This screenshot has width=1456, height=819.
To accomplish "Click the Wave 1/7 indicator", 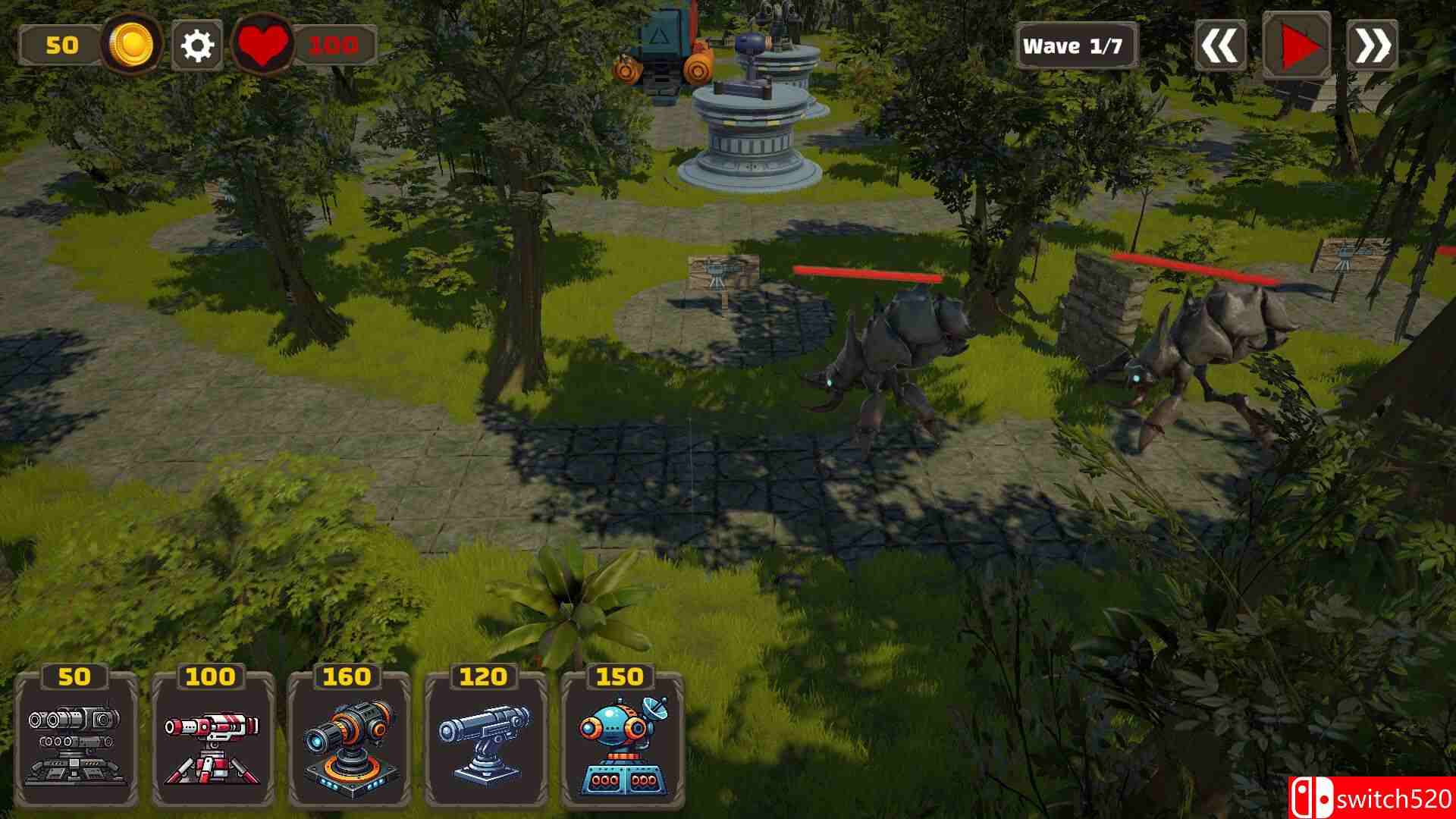I will click(x=1077, y=45).
